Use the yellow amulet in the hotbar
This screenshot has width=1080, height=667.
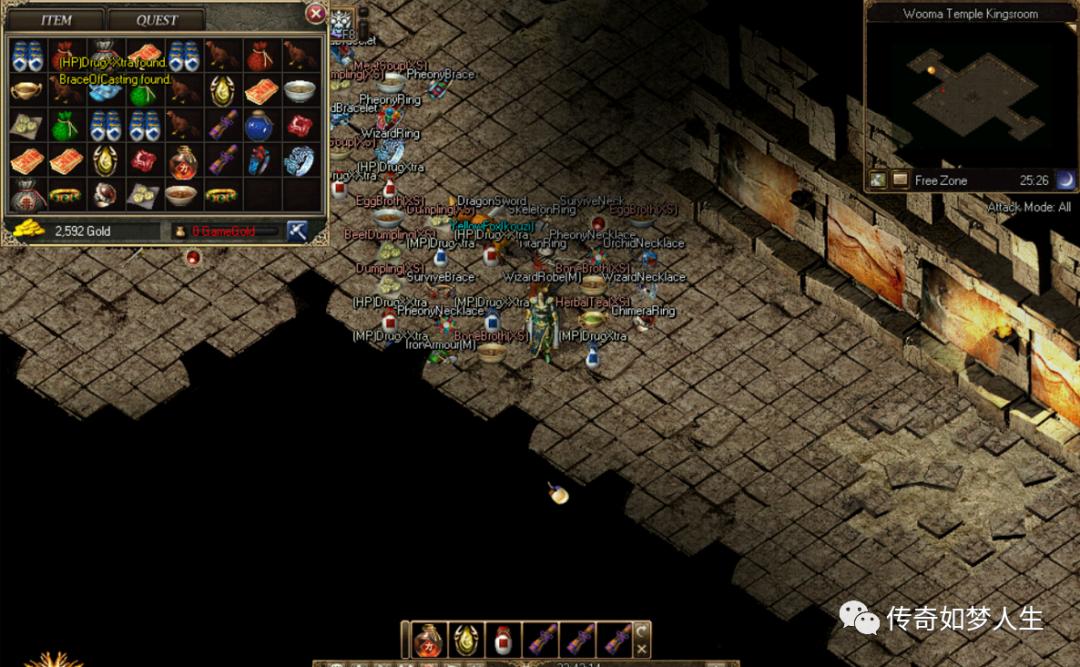point(466,639)
